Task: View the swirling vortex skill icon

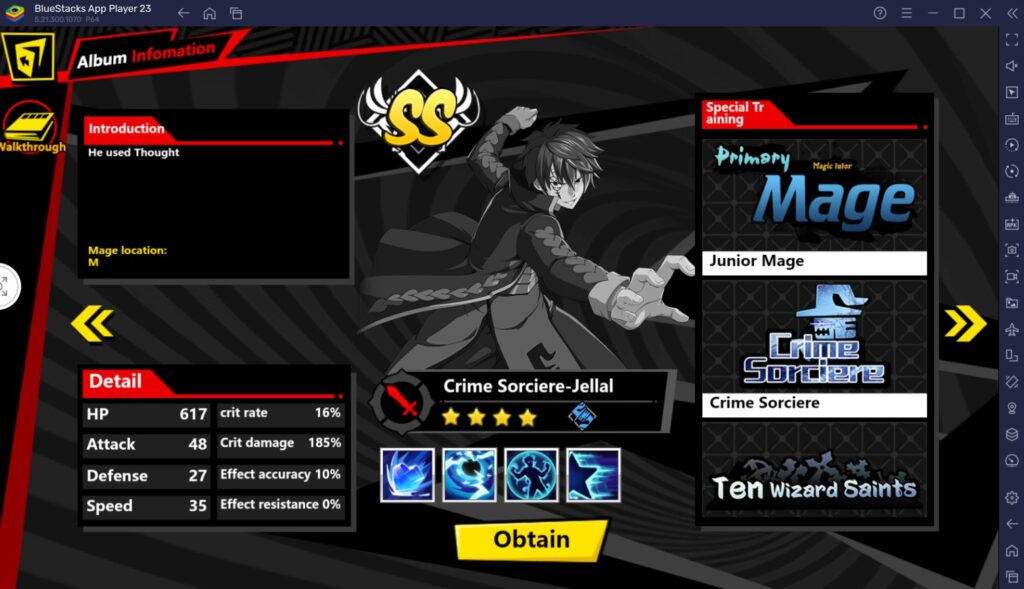Action: coord(469,475)
